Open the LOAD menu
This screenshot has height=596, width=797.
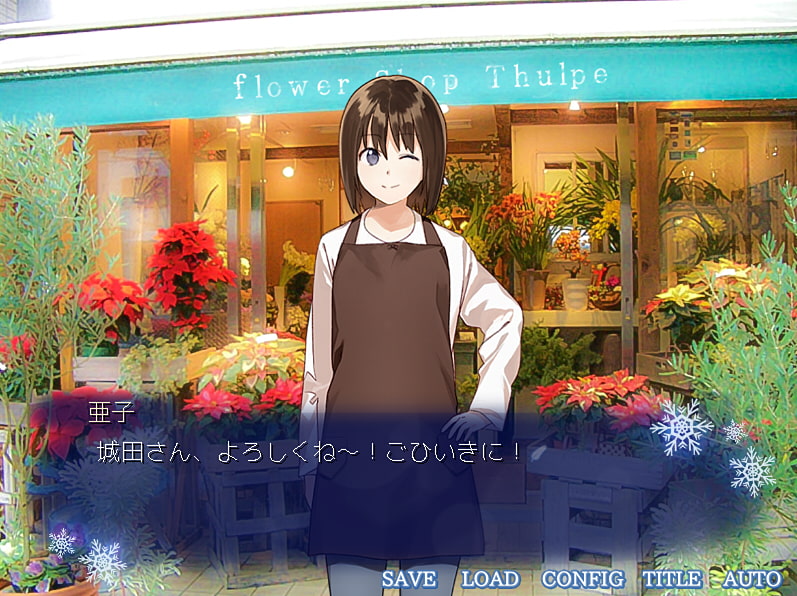[490, 579]
